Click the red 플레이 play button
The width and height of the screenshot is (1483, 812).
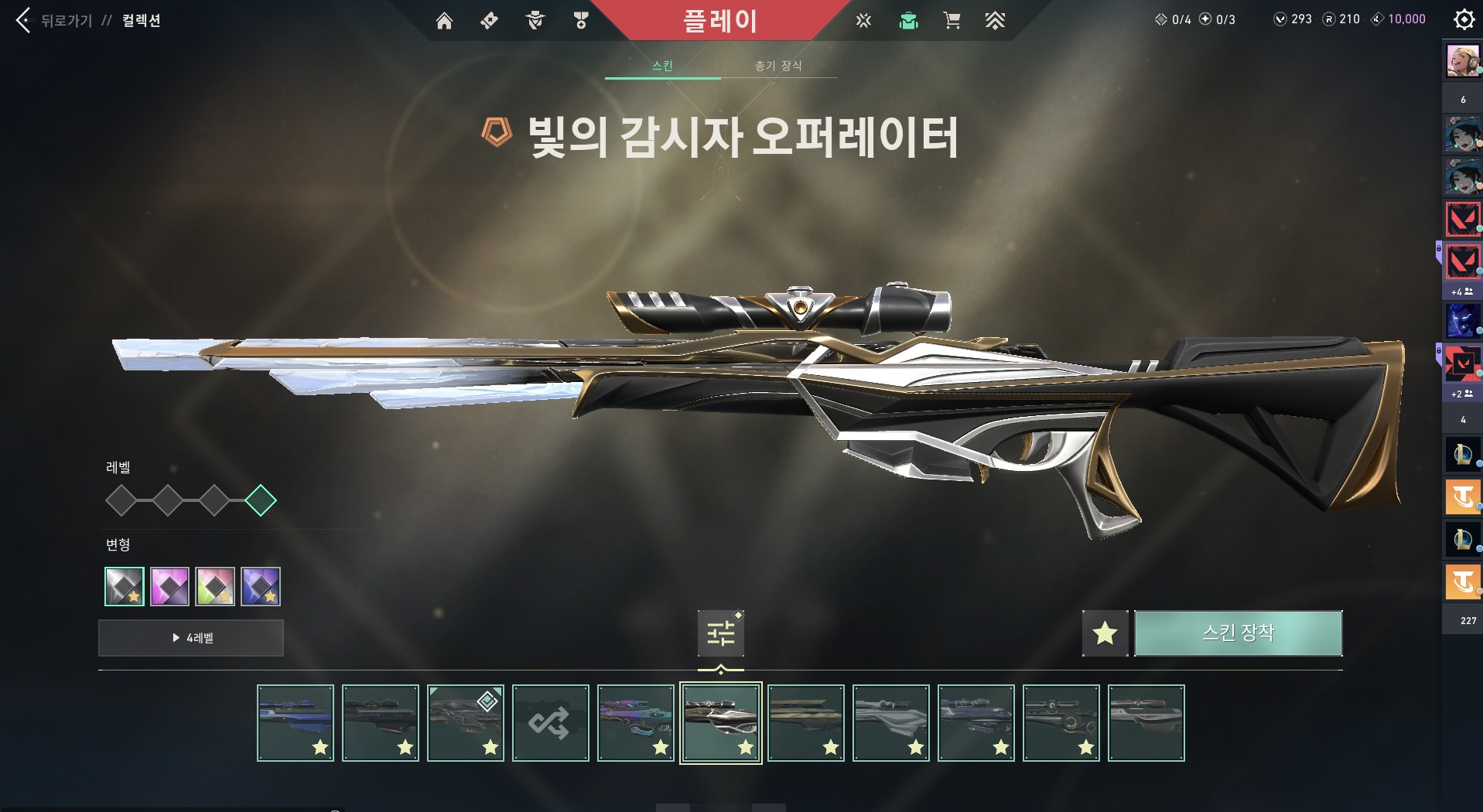719,21
